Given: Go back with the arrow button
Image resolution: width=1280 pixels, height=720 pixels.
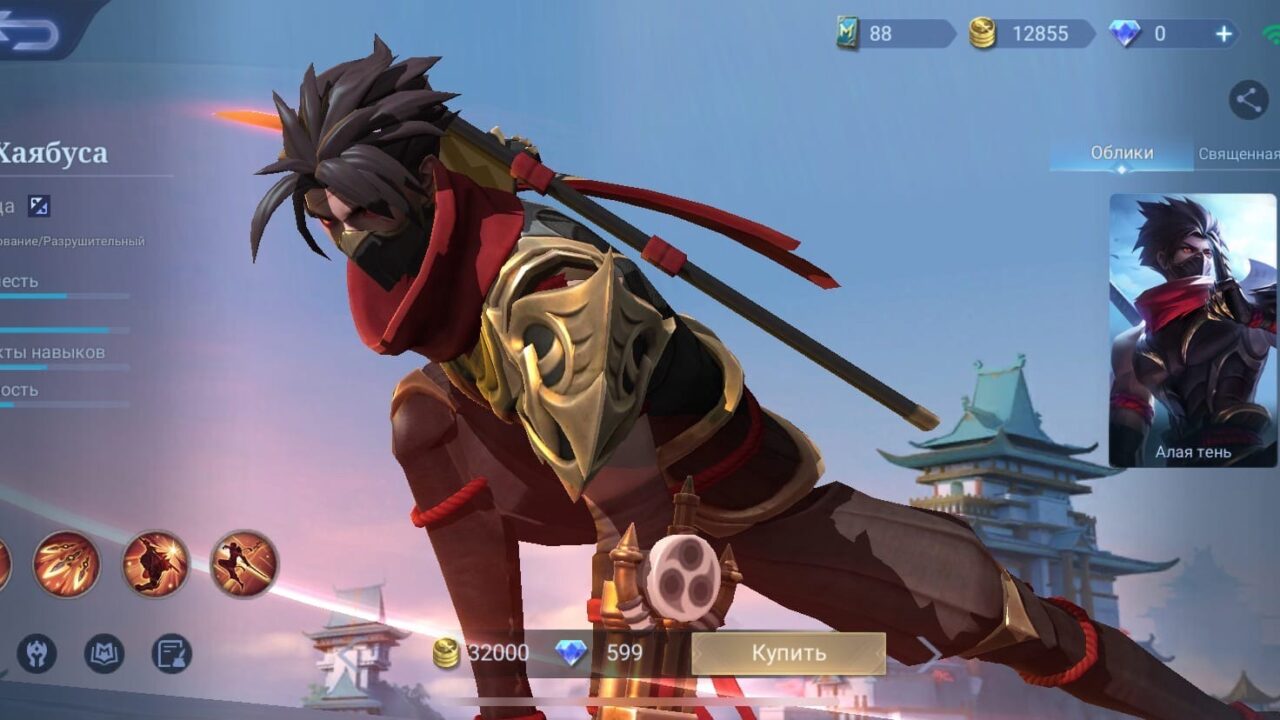Looking at the screenshot, I should click(32, 30).
